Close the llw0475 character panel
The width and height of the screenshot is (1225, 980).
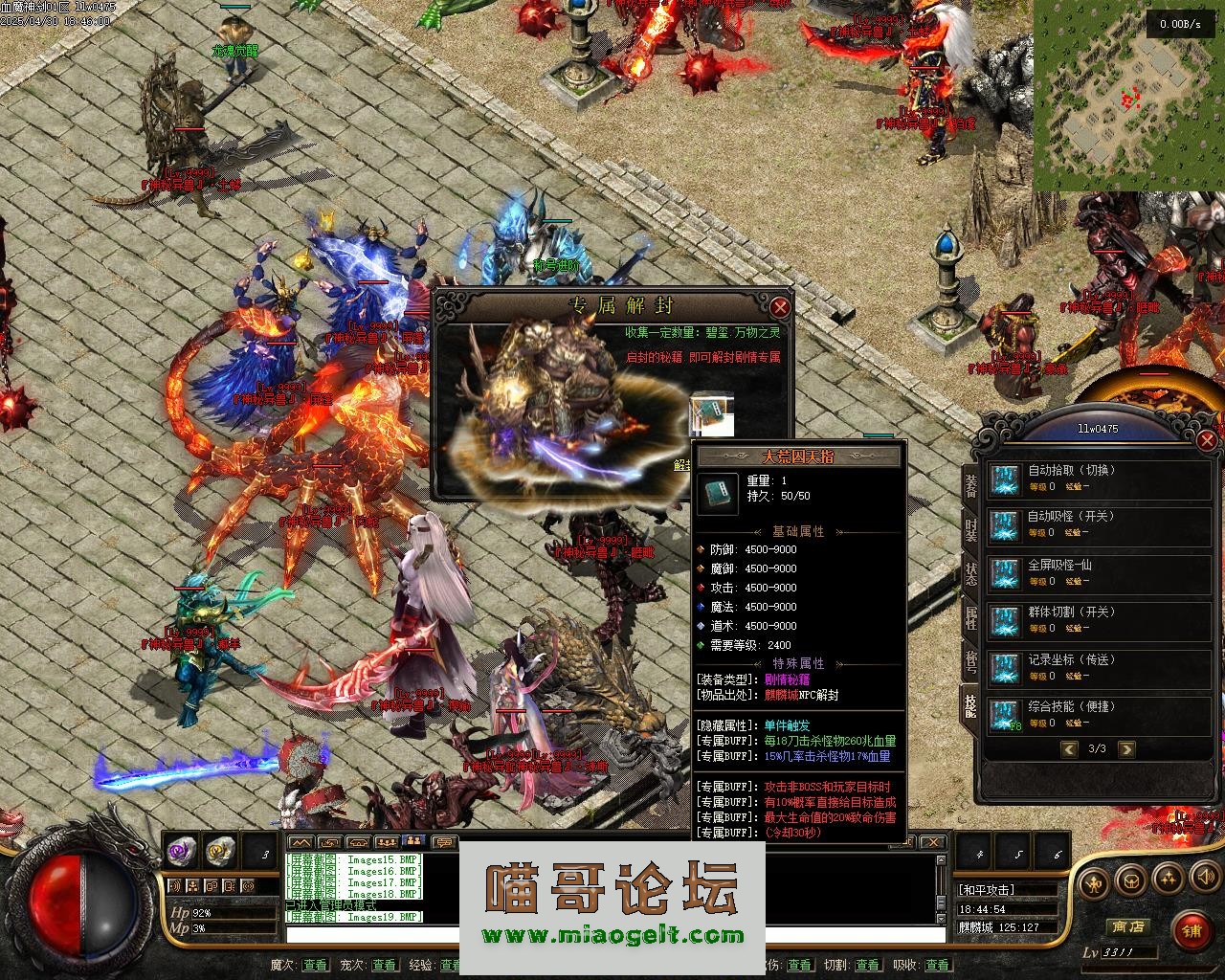(1206, 439)
